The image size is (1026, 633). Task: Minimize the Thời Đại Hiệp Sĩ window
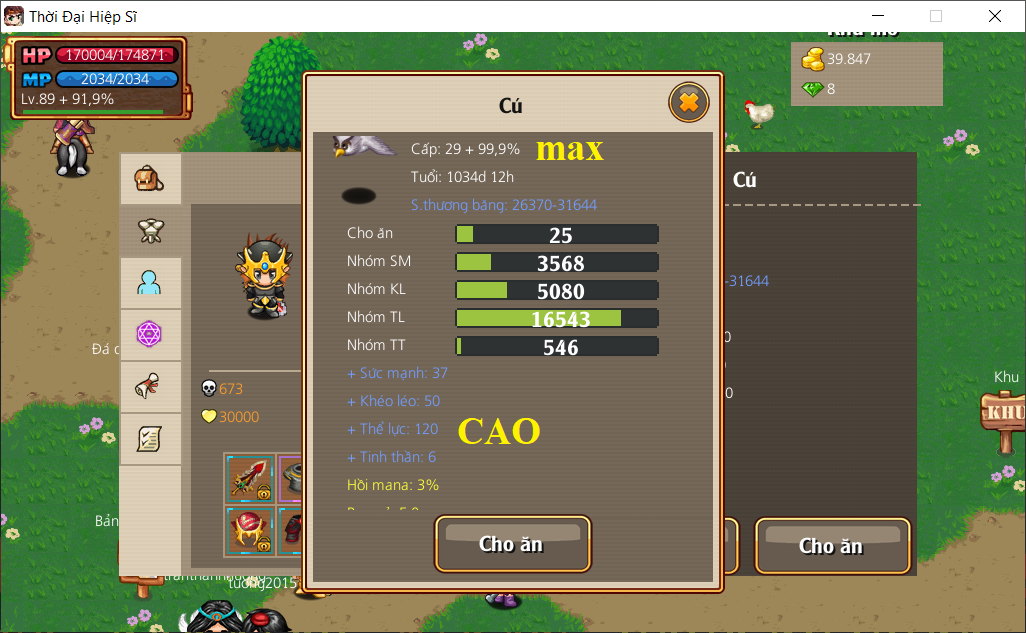click(x=879, y=16)
